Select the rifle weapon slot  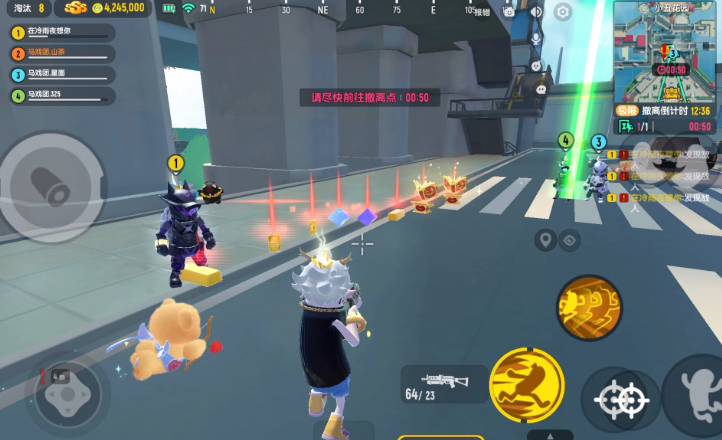444,384
